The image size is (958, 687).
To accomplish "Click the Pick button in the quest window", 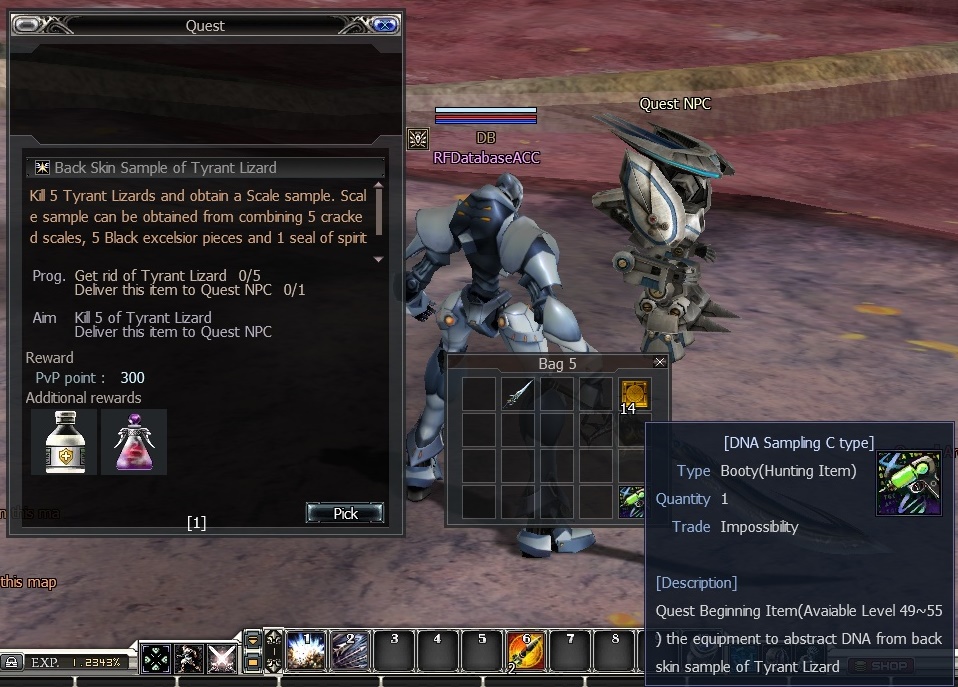I will [x=345, y=513].
